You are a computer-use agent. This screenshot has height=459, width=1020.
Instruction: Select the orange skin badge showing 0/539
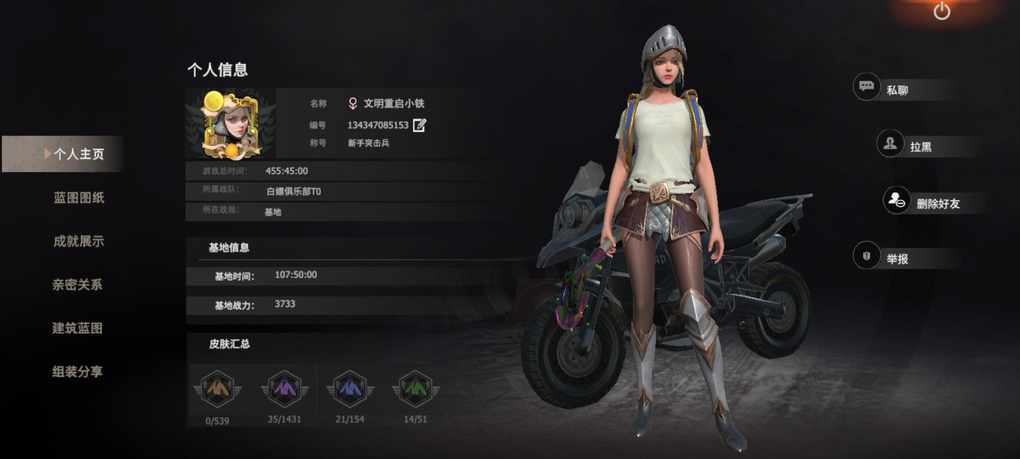pyautogui.click(x=217, y=387)
